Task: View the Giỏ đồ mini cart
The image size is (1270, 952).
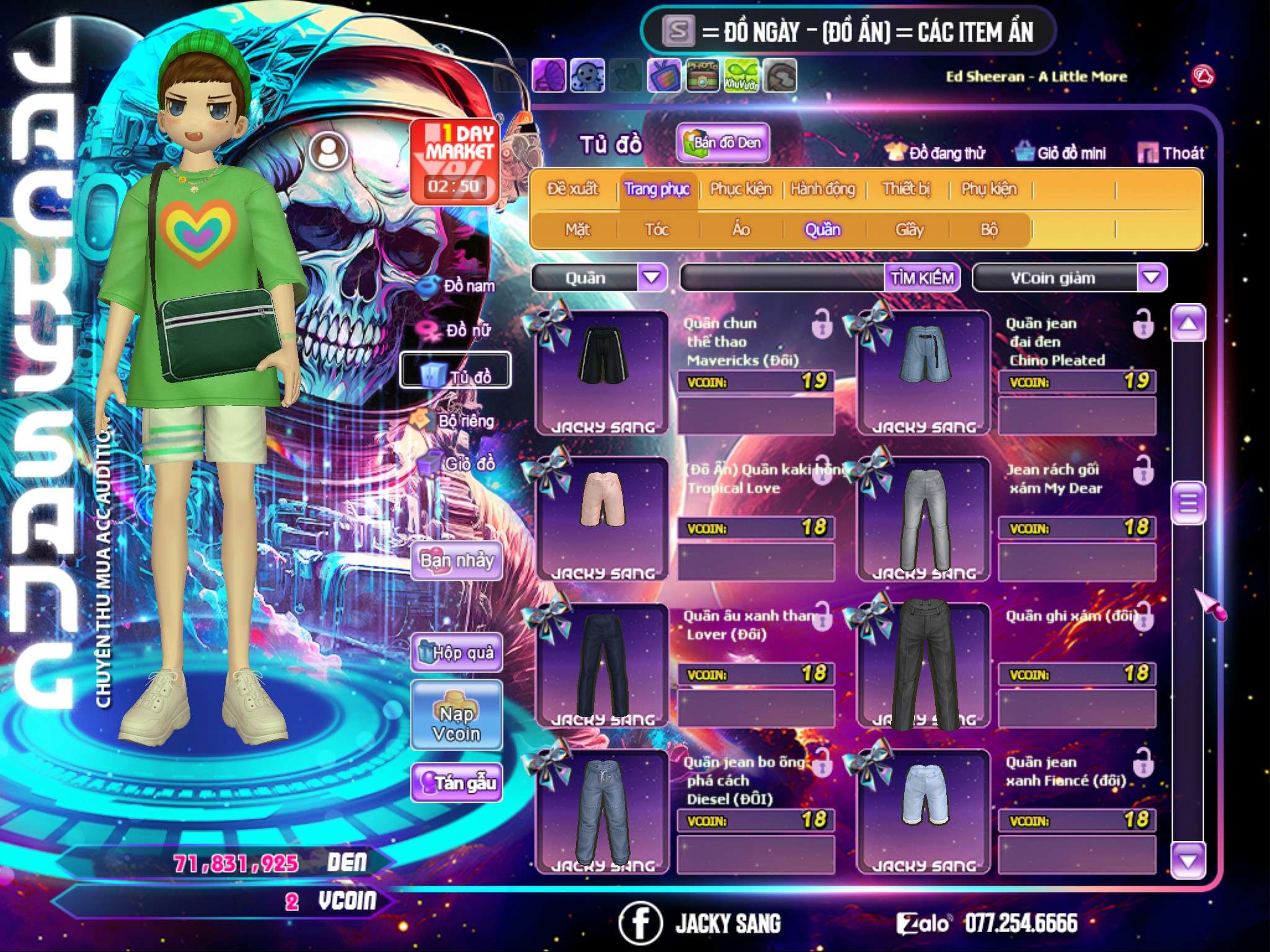Action: 1060,153
